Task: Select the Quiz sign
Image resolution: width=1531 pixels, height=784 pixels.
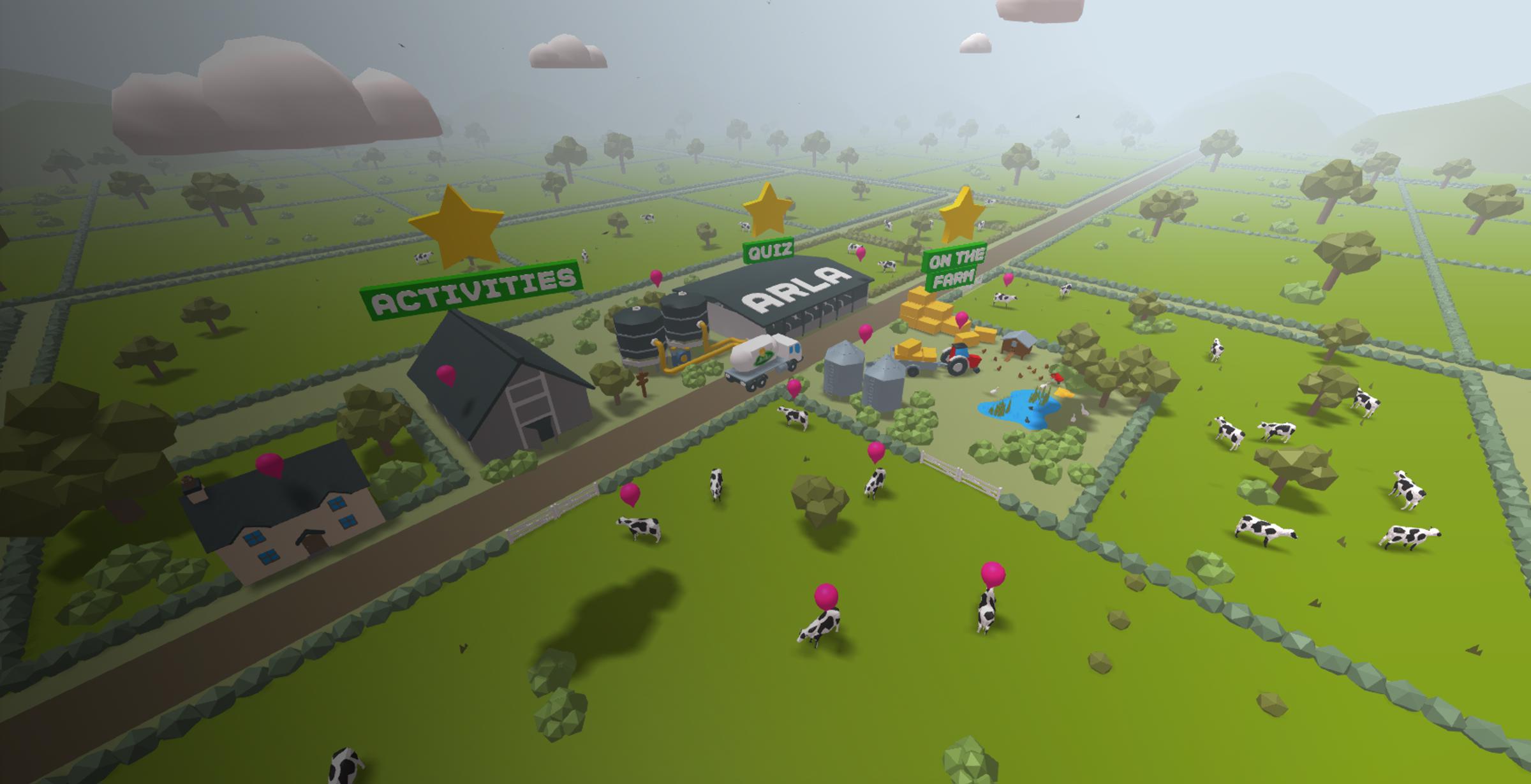Action: point(769,251)
